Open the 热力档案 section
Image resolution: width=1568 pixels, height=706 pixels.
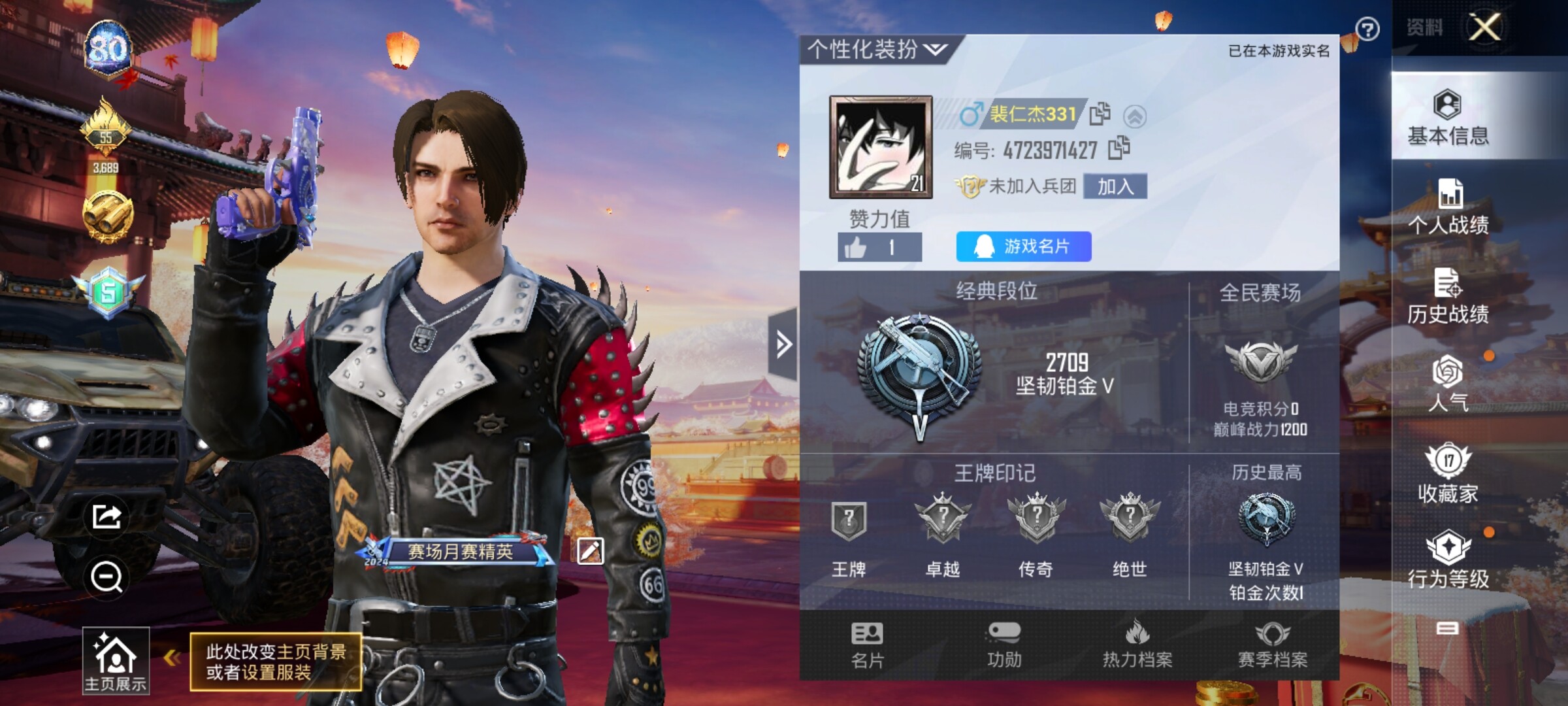(1137, 645)
